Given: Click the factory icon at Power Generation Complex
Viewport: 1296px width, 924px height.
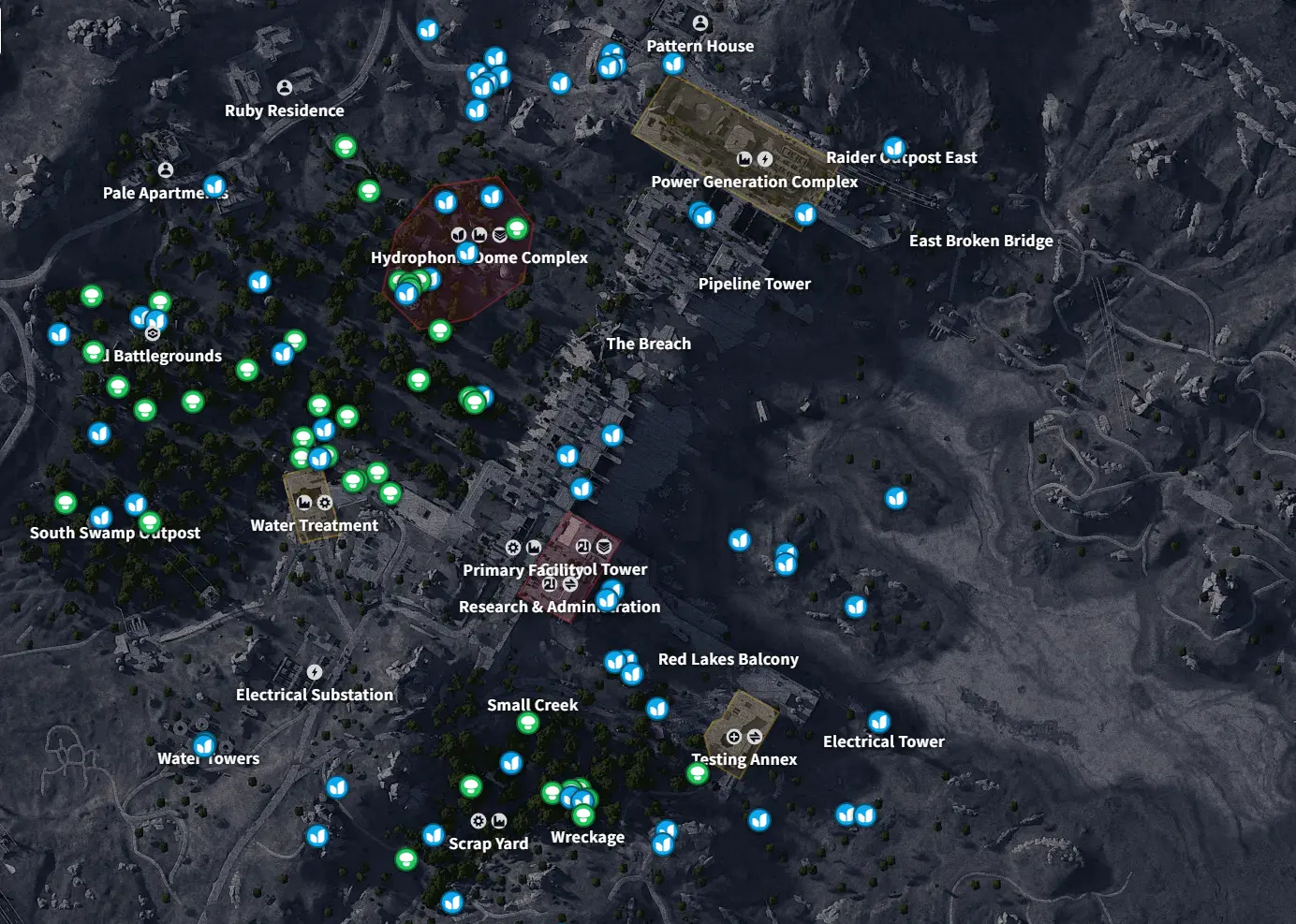Looking at the screenshot, I should tap(744, 158).
